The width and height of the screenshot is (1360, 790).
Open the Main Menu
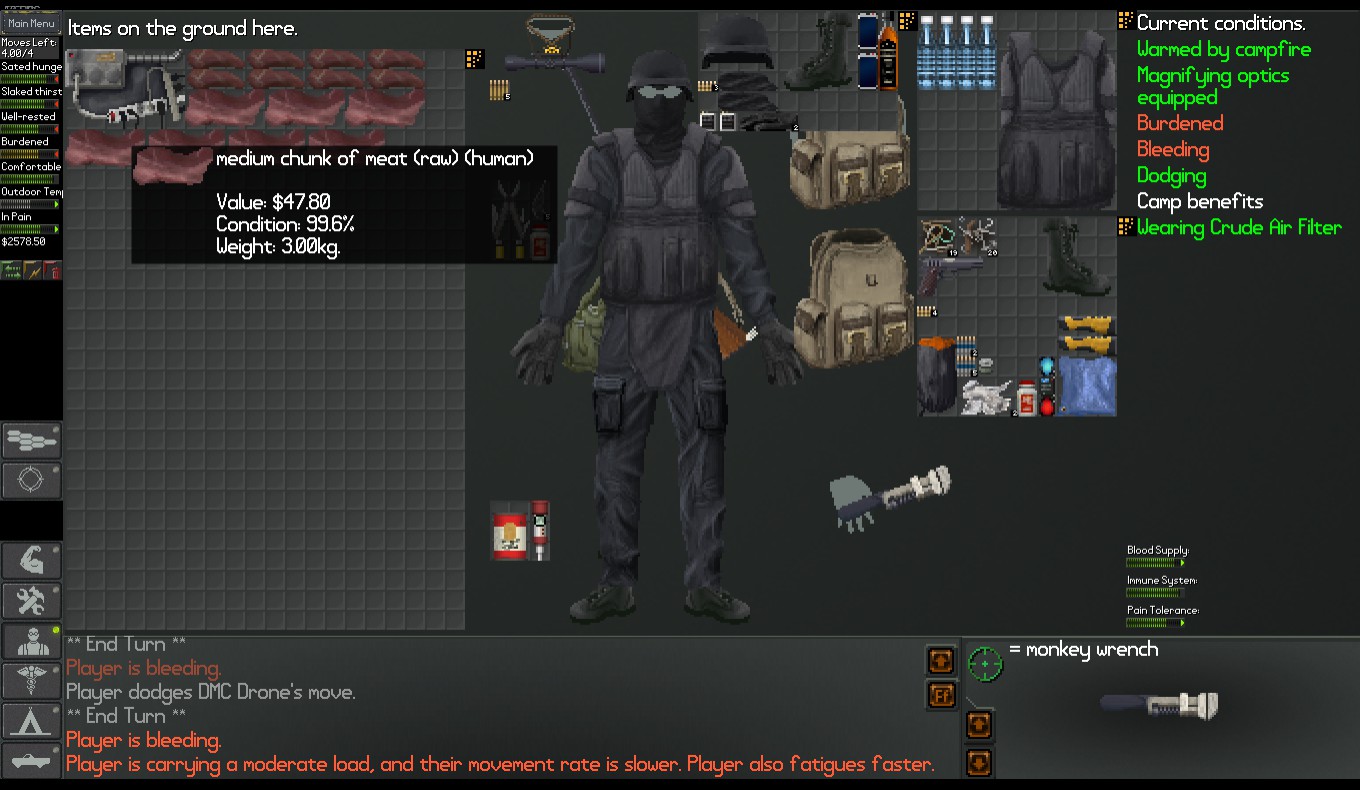pos(30,22)
